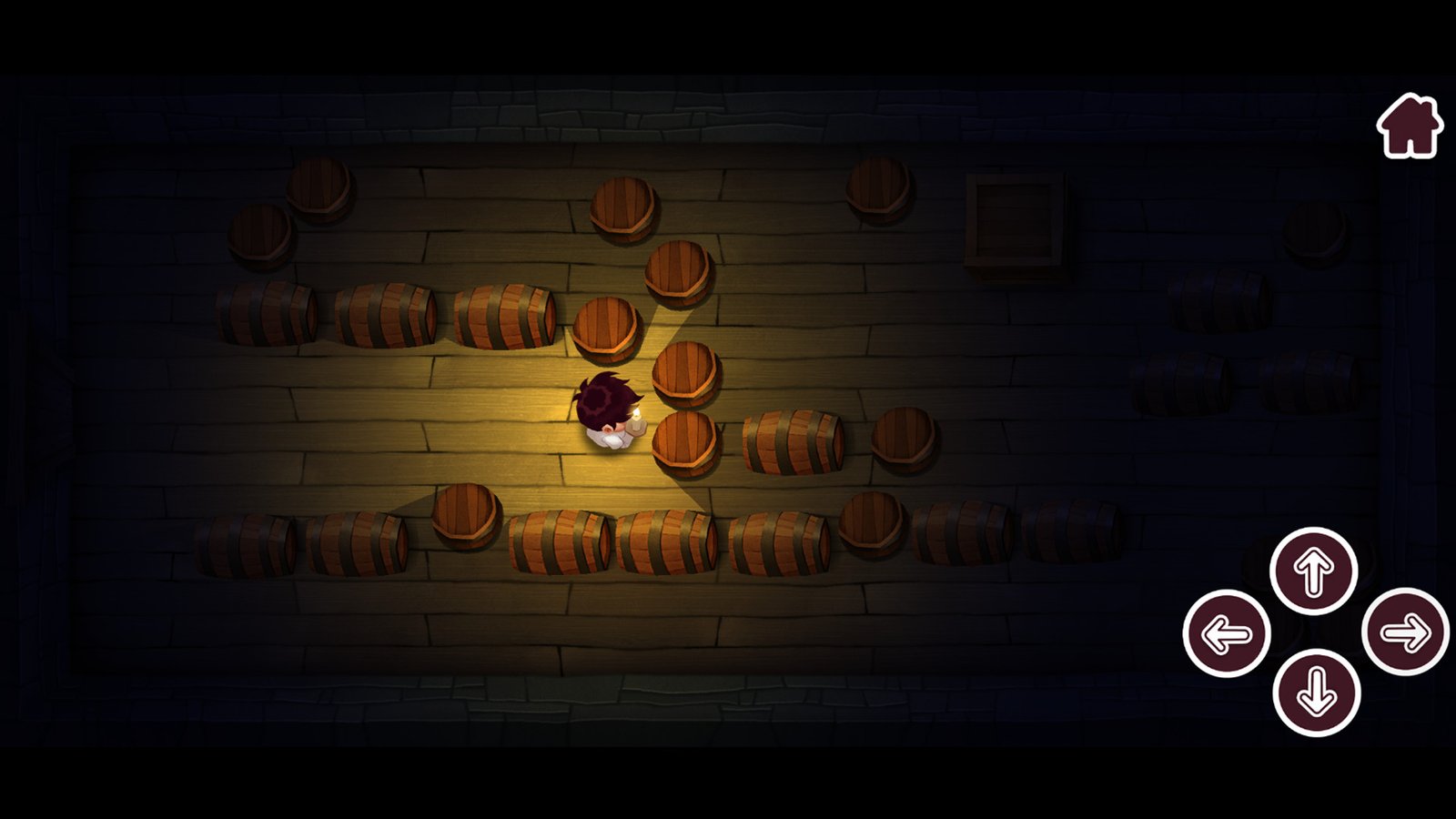Tap the right arrow movement button
The width and height of the screenshot is (1456, 819).
click(x=1405, y=632)
